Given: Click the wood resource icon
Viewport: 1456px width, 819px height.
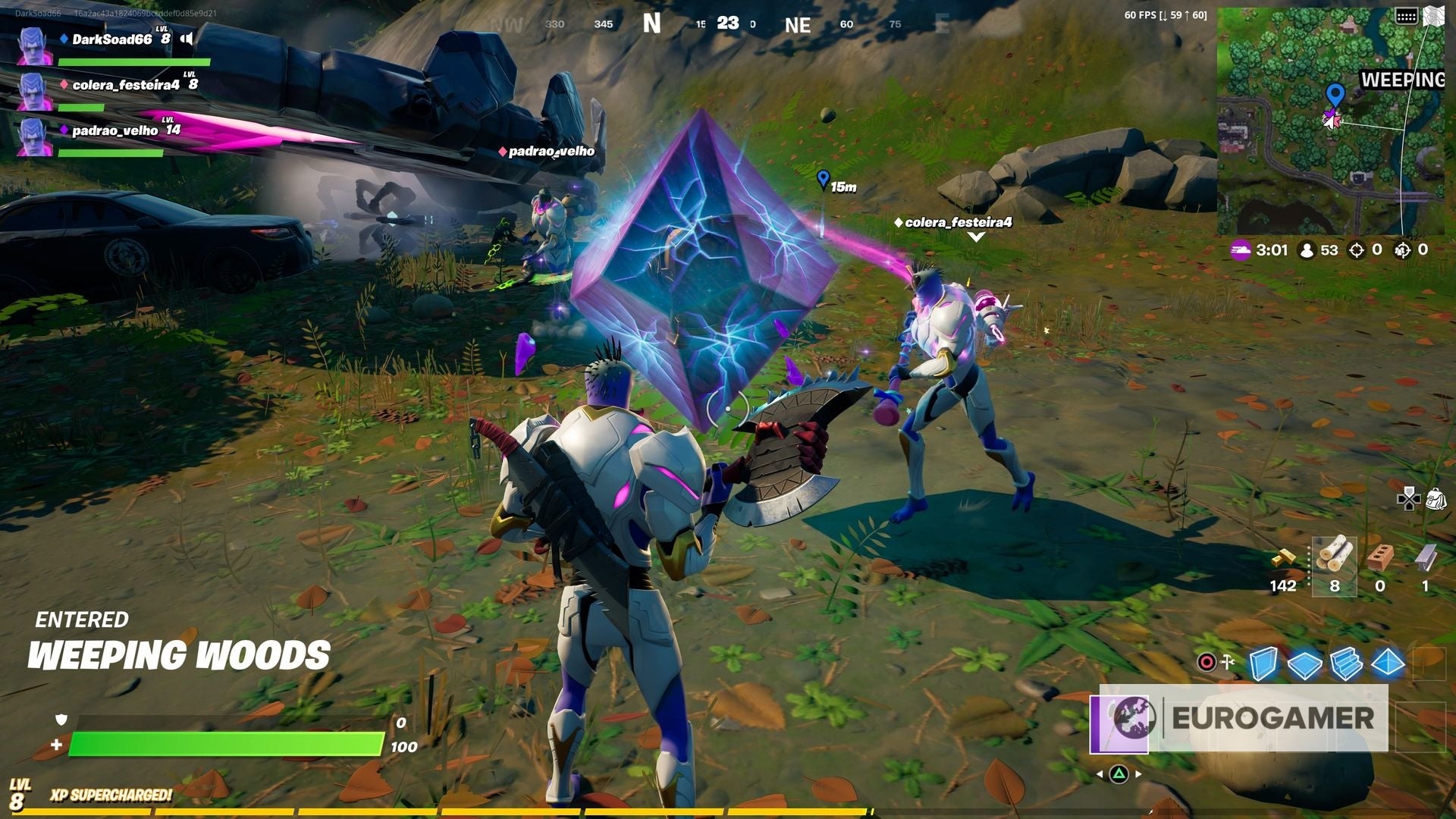Looking at the screenshot, I should pos(1335,559).
